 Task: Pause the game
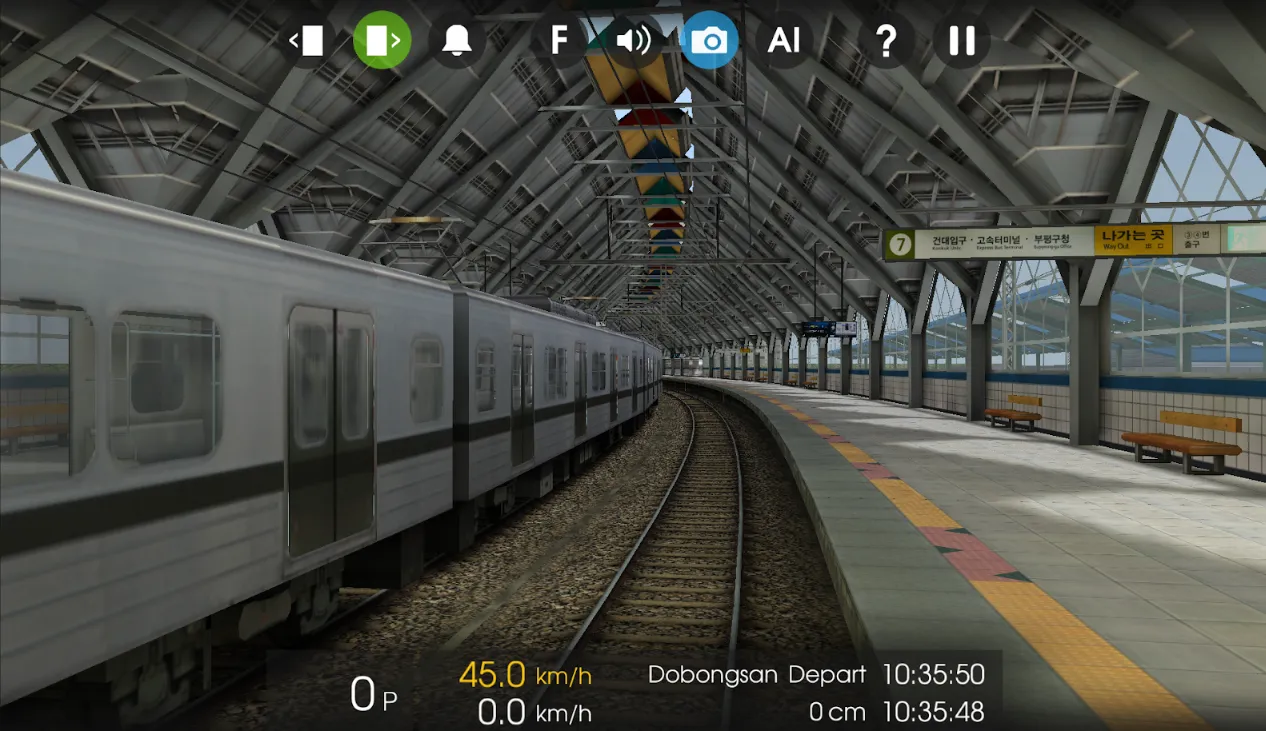tap(961, 40)
